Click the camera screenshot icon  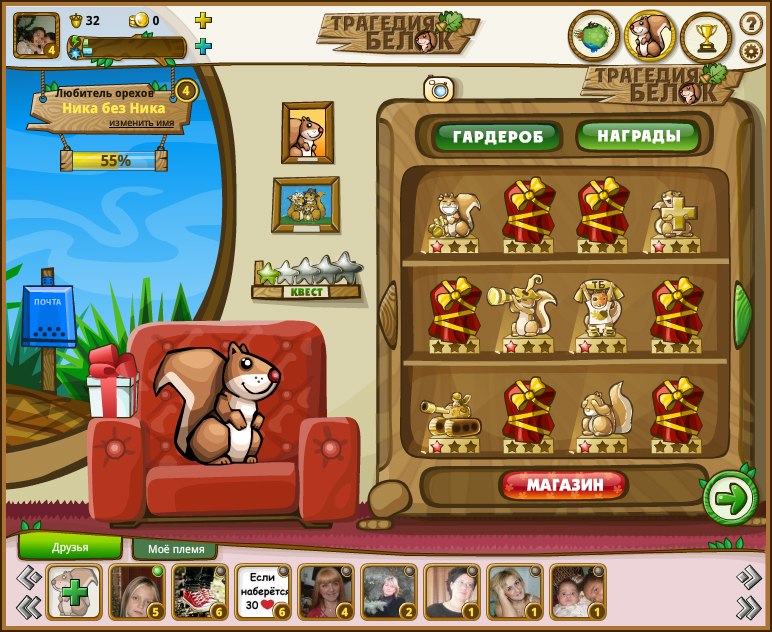[x=438, y=89]
